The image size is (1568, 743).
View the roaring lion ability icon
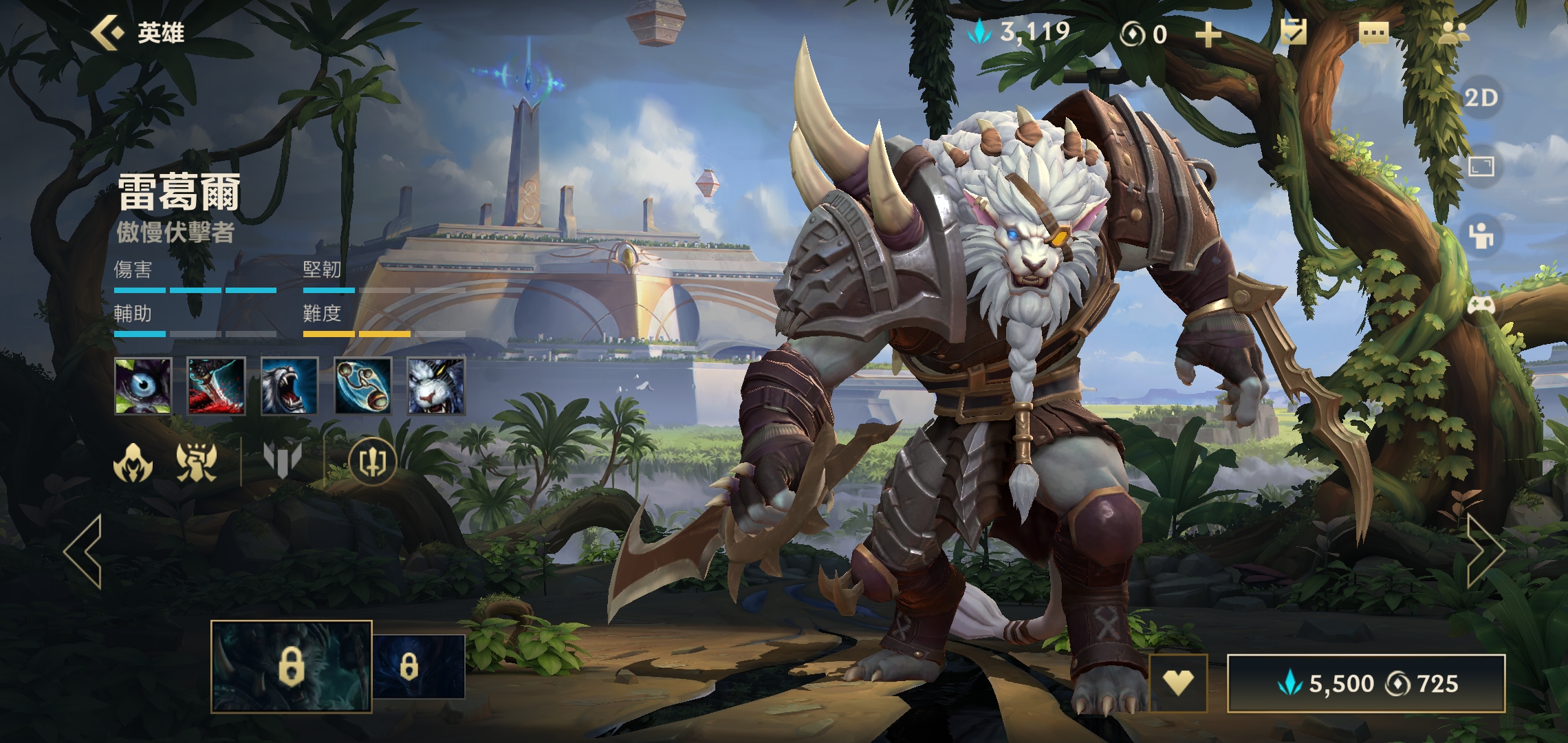(290, 386)
